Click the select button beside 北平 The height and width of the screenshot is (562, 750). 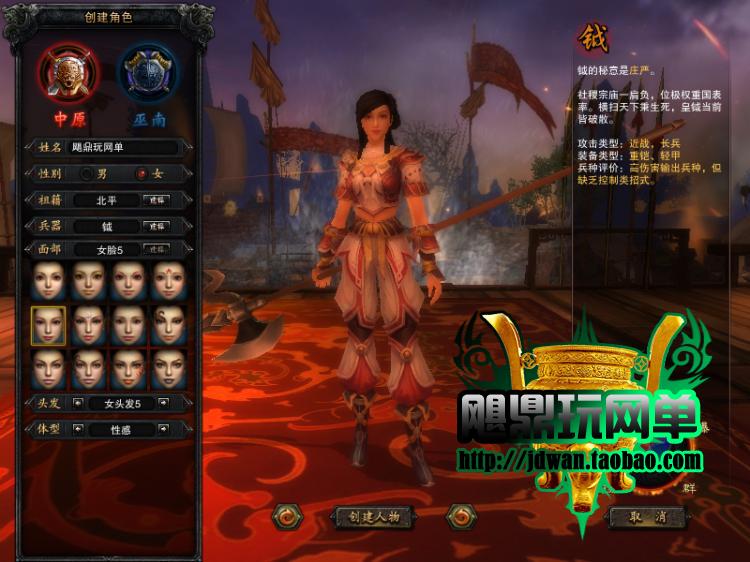click(x=157, y=200)
